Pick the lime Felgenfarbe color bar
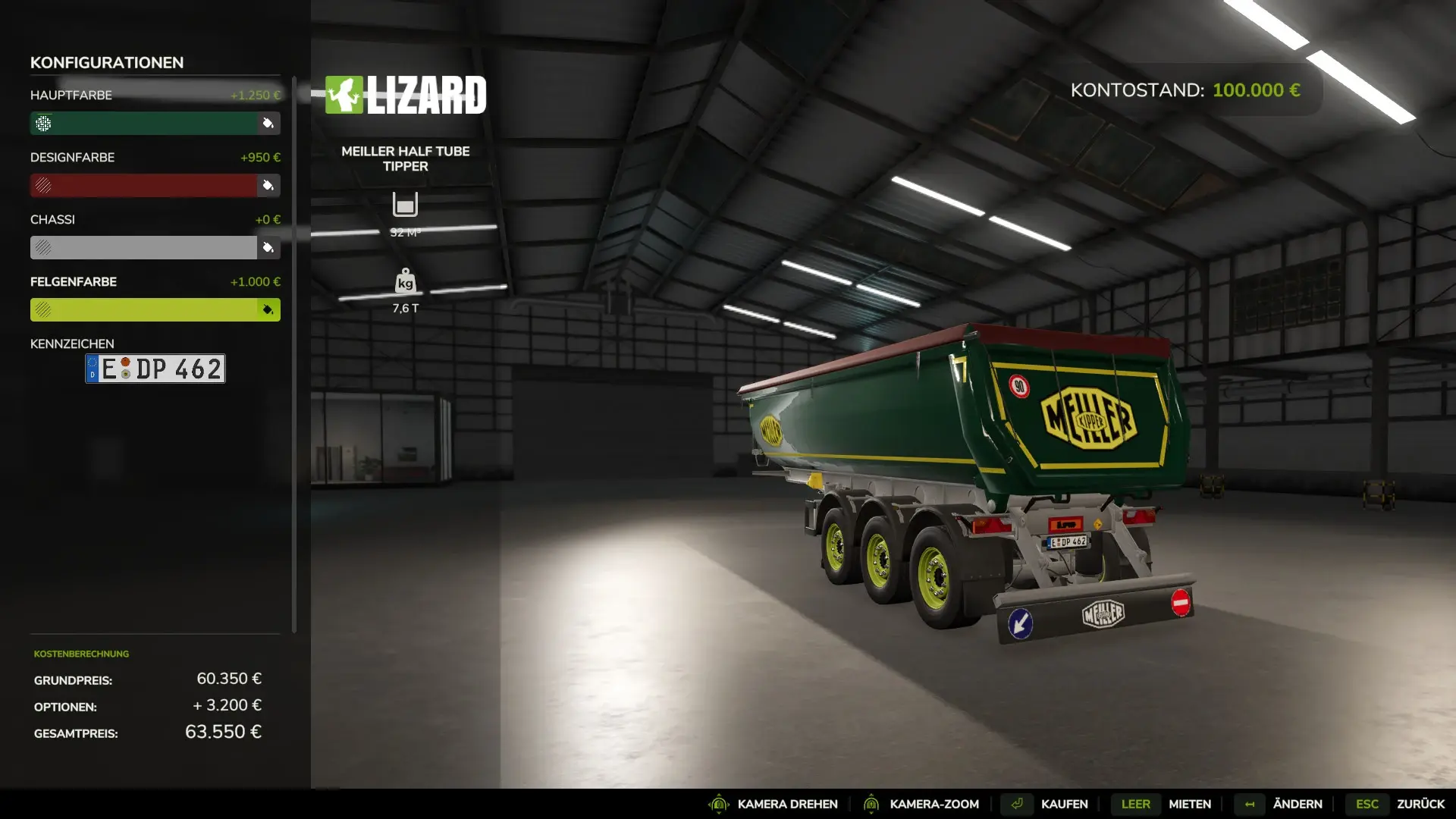Screen dimensions: 1456x819 pos(144,310)
